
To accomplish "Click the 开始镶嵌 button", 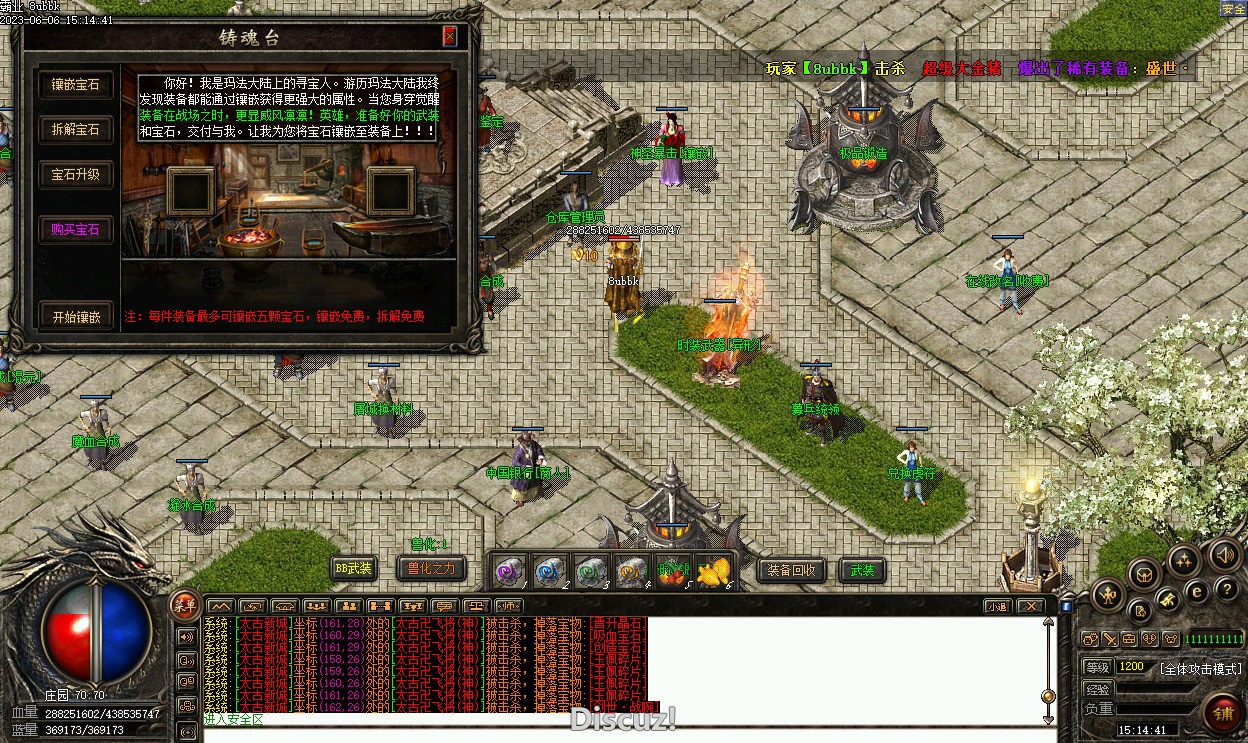I will (76, 316).
